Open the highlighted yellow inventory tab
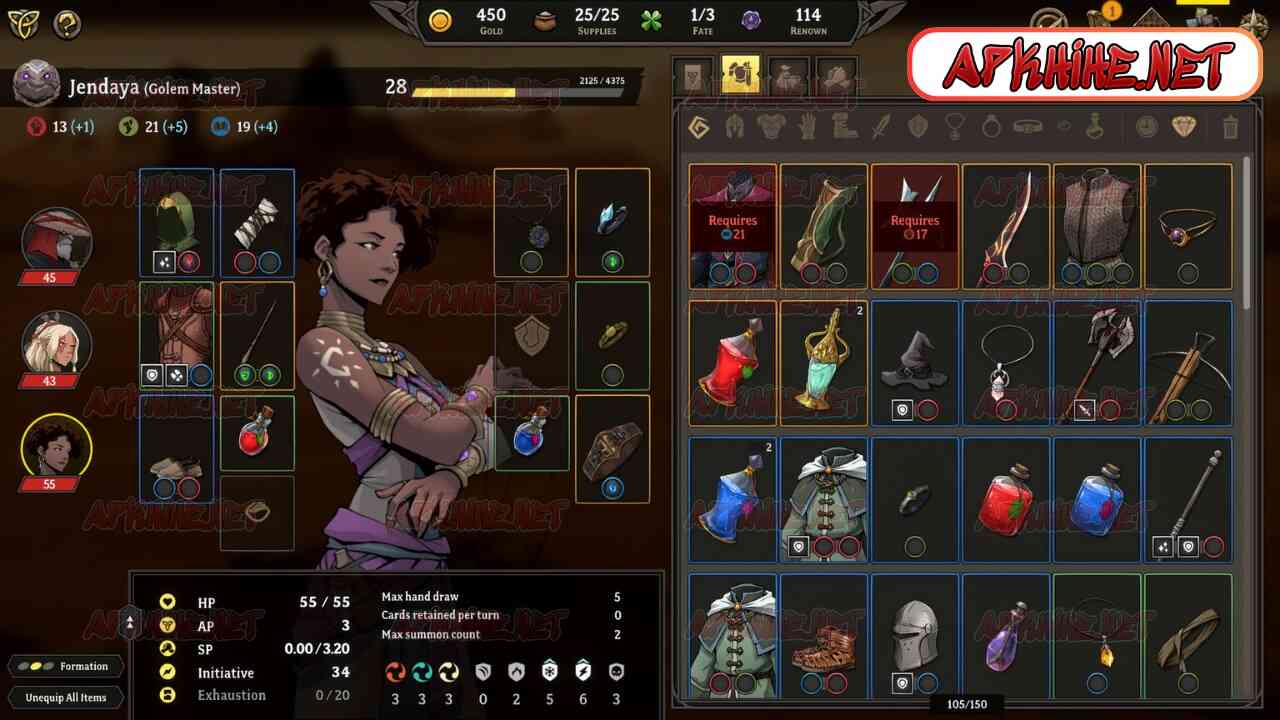The image size is (1280, 720). click(x=740, y=75)
